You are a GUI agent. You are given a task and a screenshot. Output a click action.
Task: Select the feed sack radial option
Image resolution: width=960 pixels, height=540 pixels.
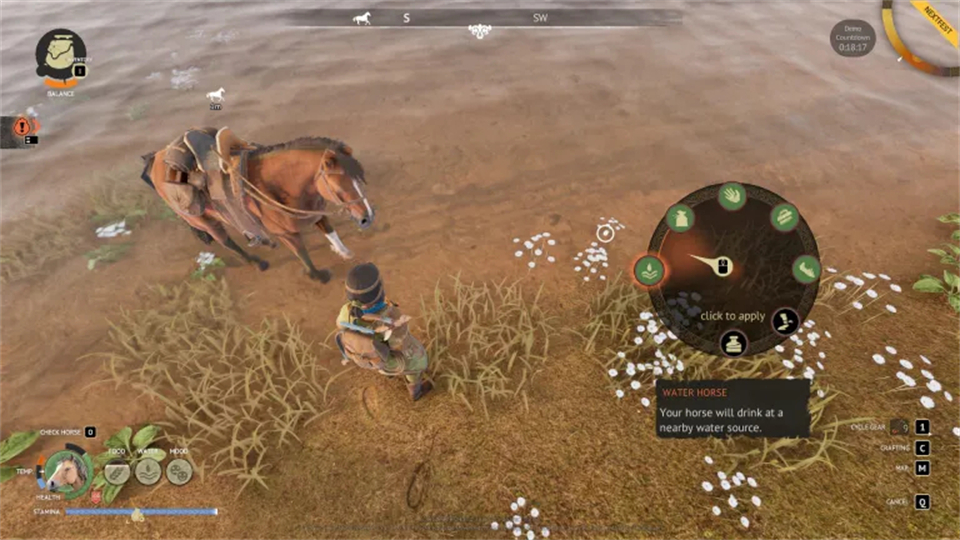pos(680,218)
